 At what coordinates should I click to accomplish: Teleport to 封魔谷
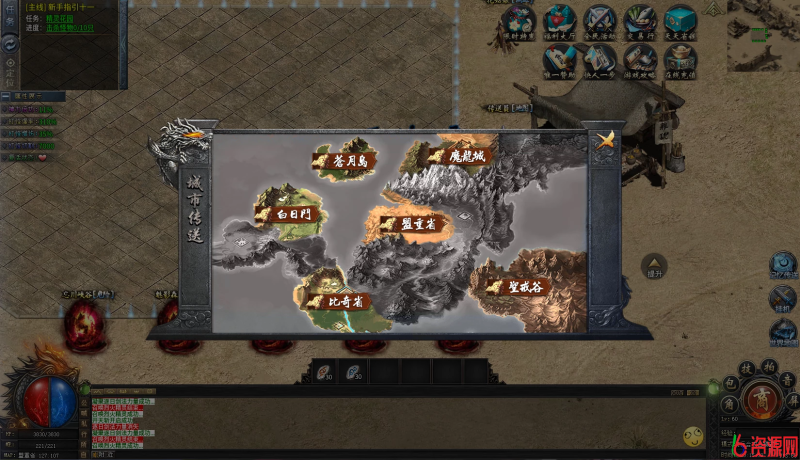point(515,285)
